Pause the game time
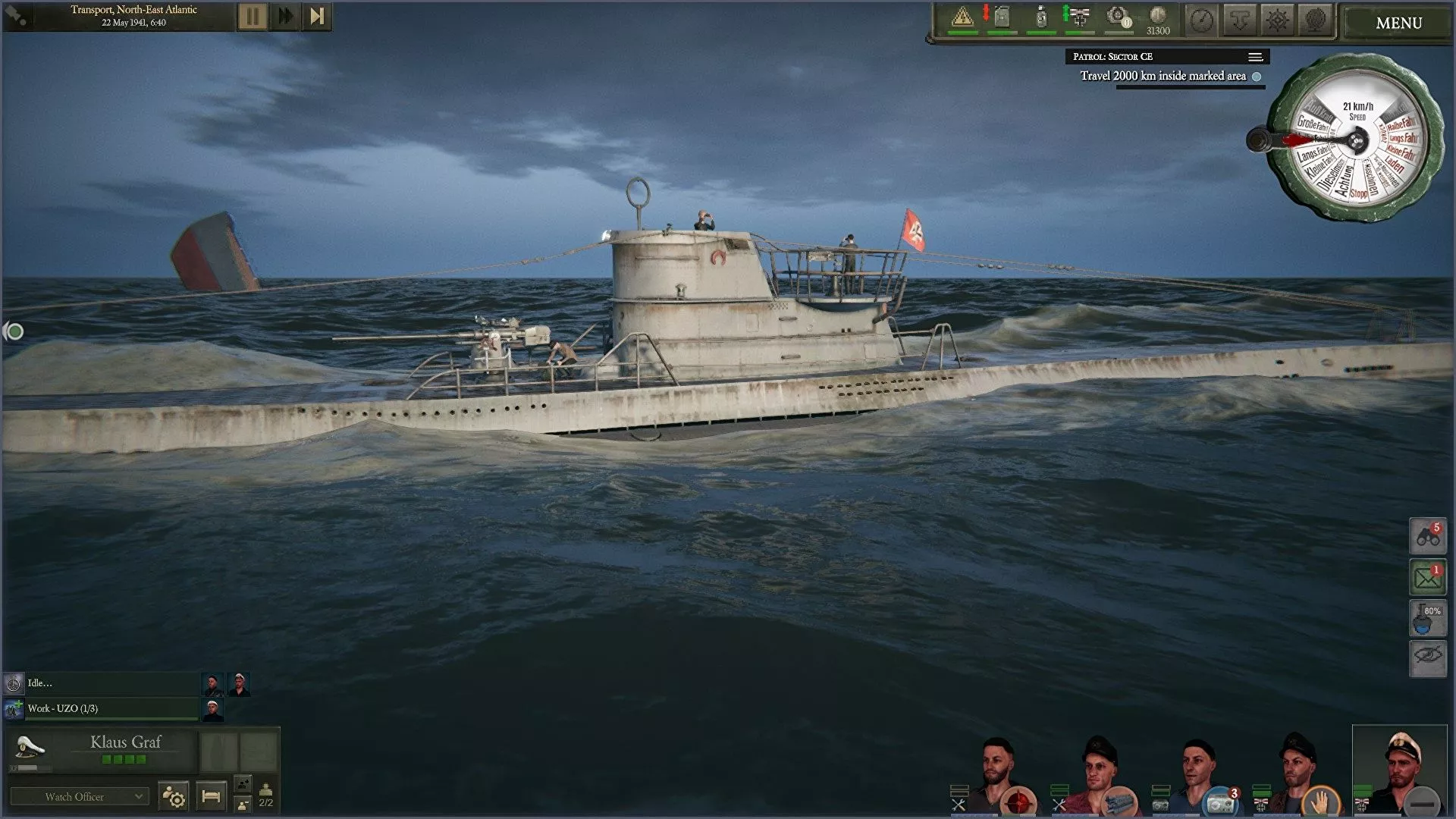This screenshot has width=1456, height=819. point(253,17)
